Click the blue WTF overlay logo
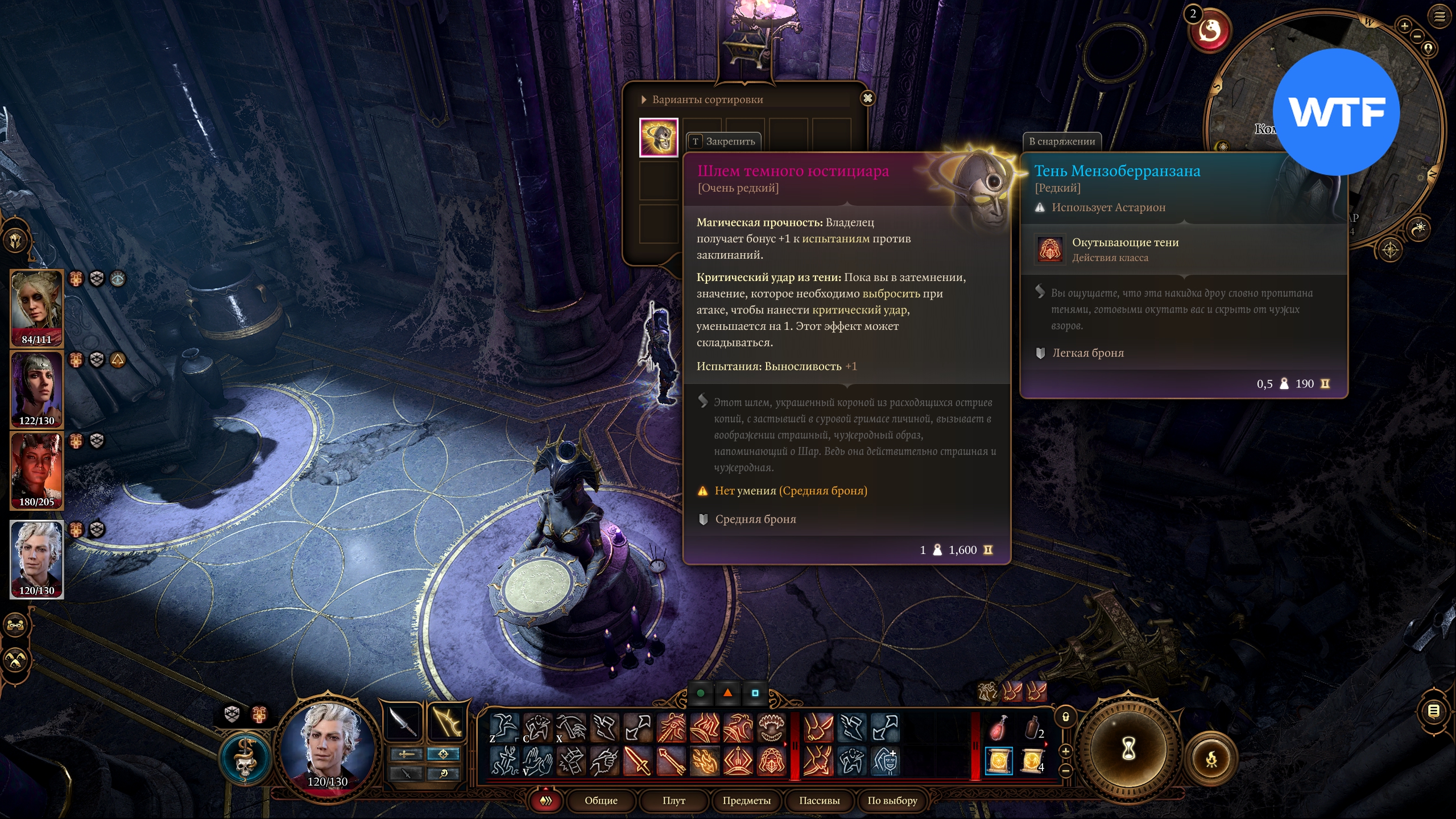Image resolution: width=1456 pixels, height=819 pixels. [x=1336, y=112]
